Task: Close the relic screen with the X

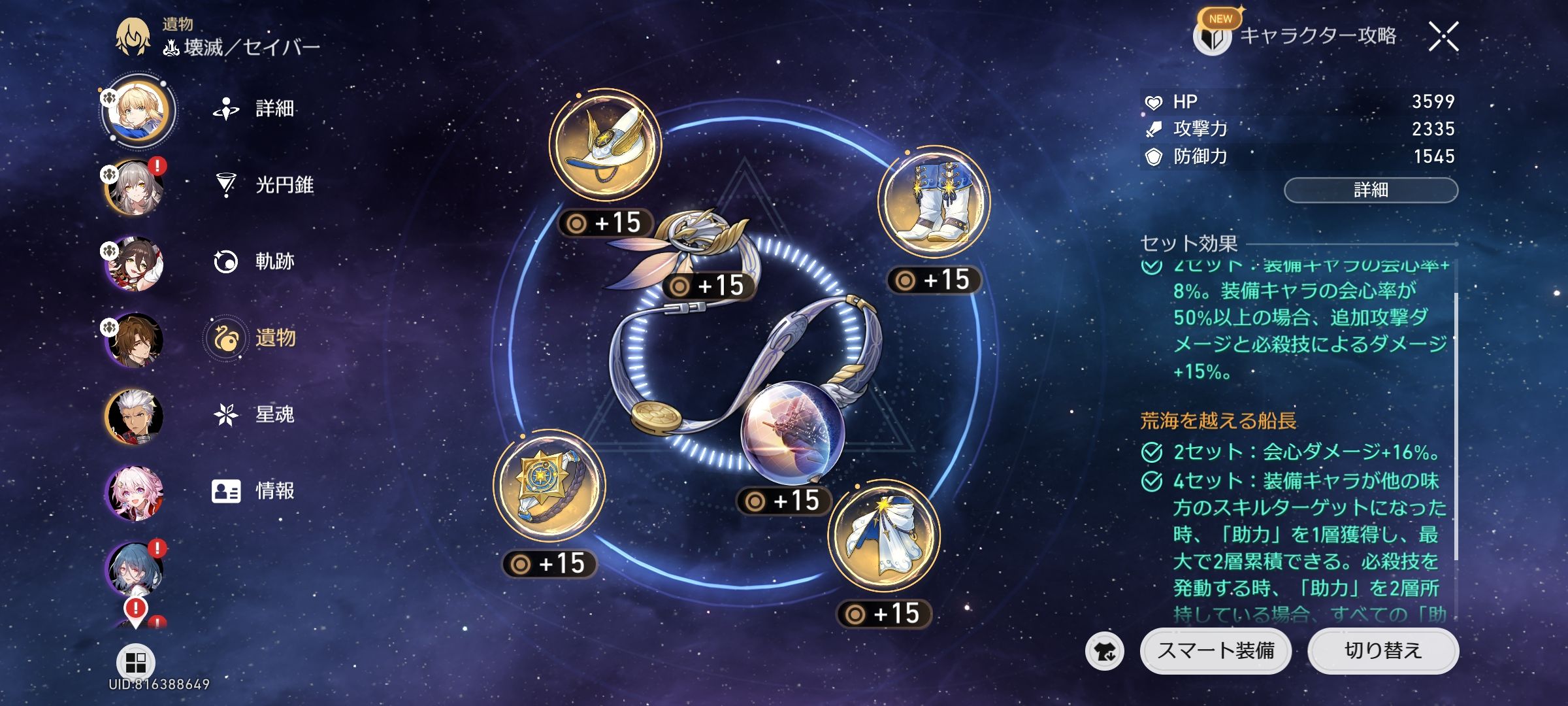Action: pos(1443,37)
